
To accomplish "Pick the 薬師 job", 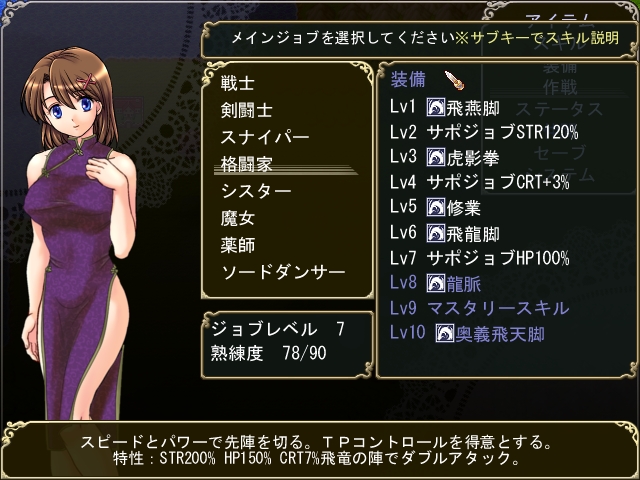I will pyautogui.click(x=237, y=244).
